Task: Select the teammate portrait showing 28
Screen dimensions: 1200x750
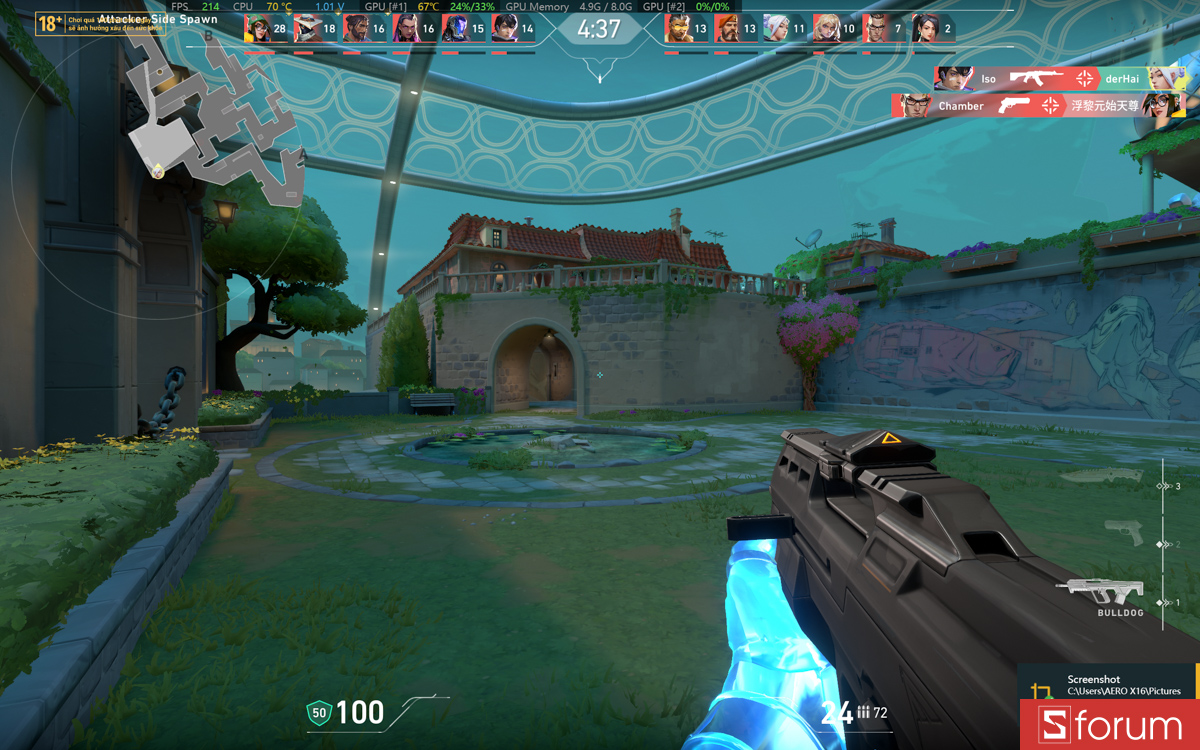Action: coord(258,29)
